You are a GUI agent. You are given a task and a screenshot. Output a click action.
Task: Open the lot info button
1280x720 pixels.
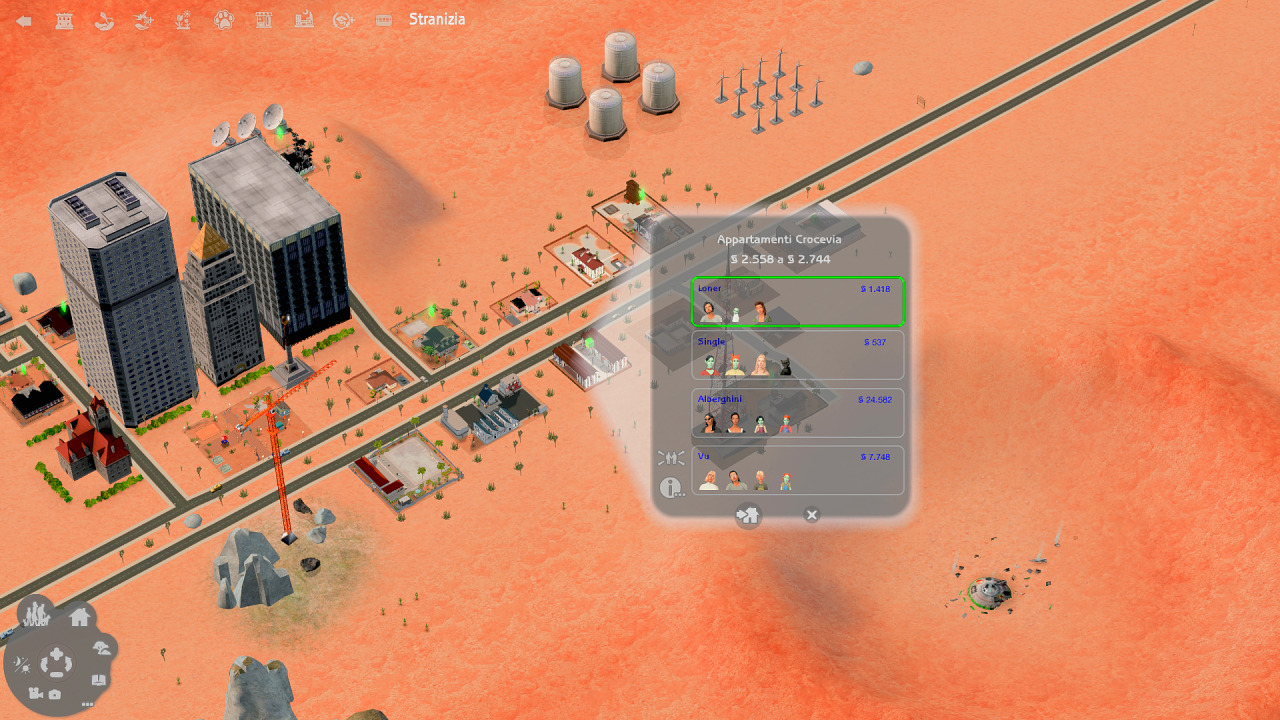tap(672, 489)
